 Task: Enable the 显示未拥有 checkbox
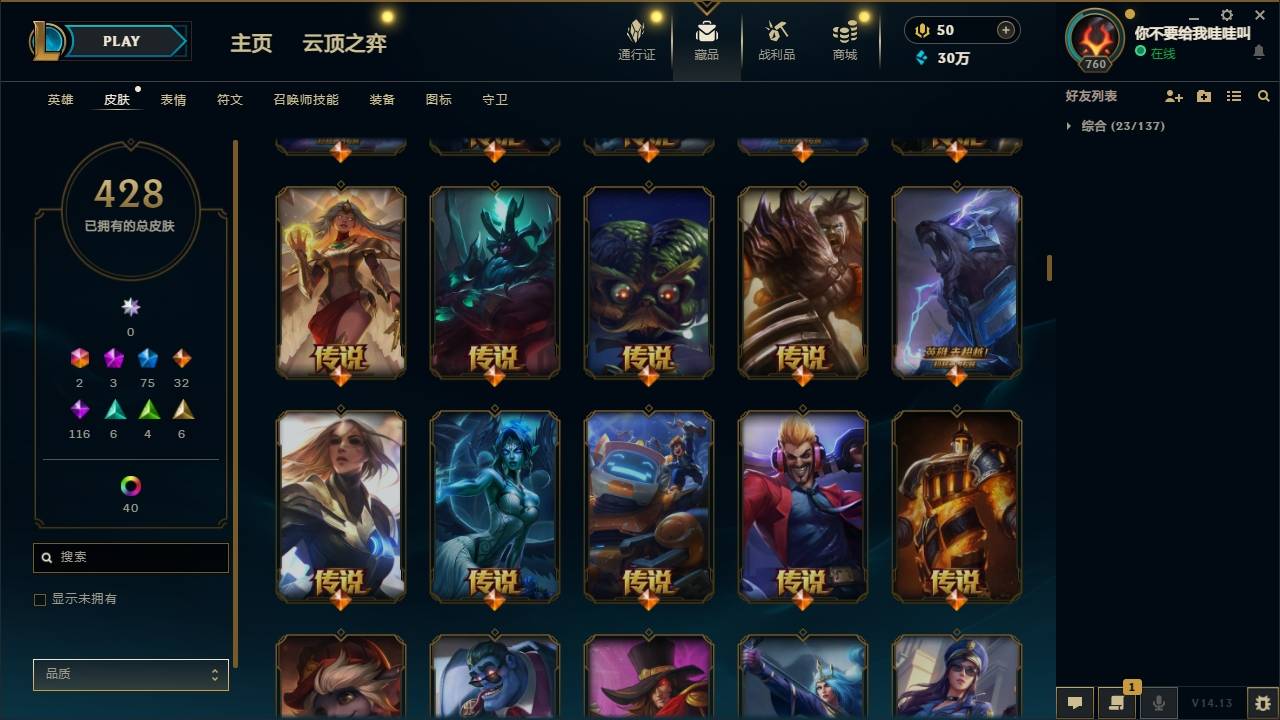tap(40, 599)
